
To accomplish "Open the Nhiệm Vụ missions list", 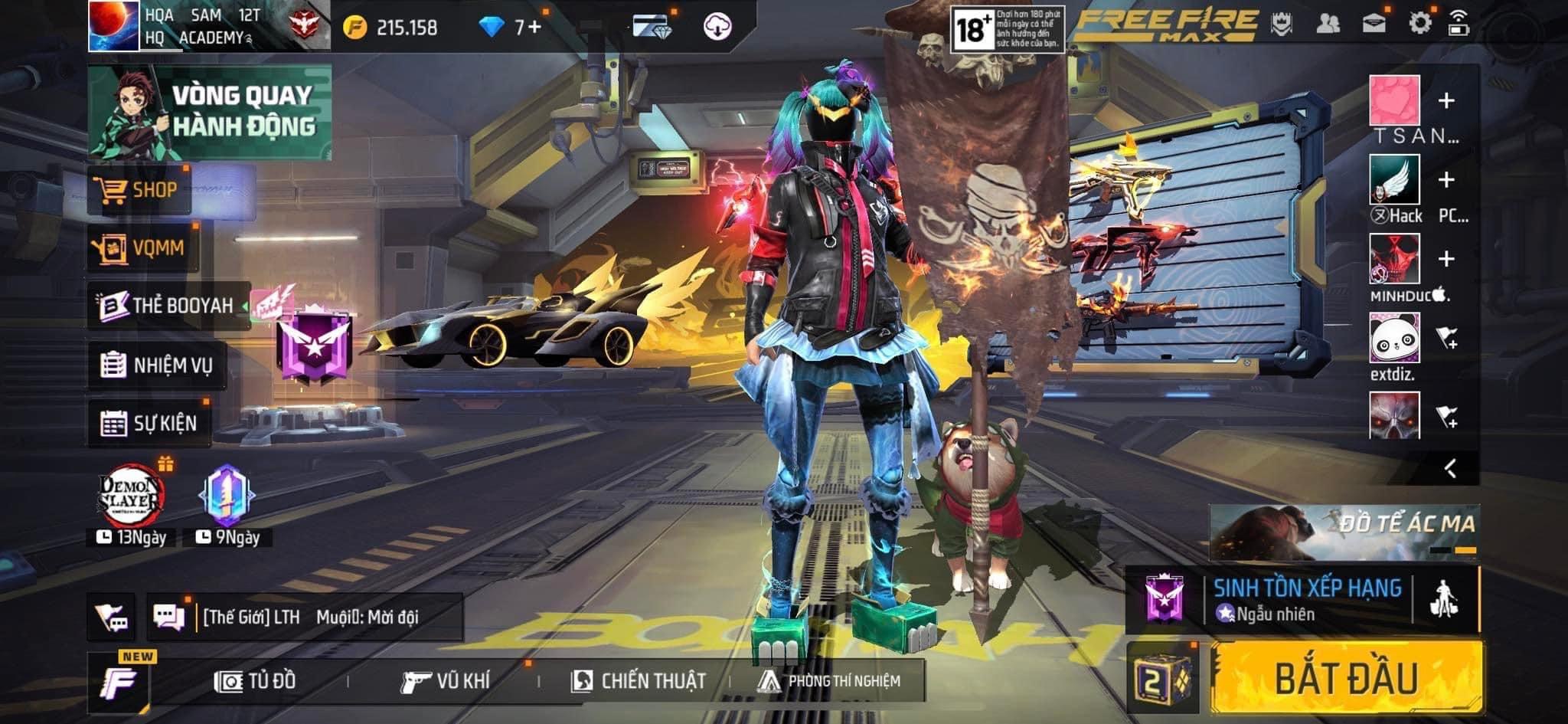I will coord(157,365).
